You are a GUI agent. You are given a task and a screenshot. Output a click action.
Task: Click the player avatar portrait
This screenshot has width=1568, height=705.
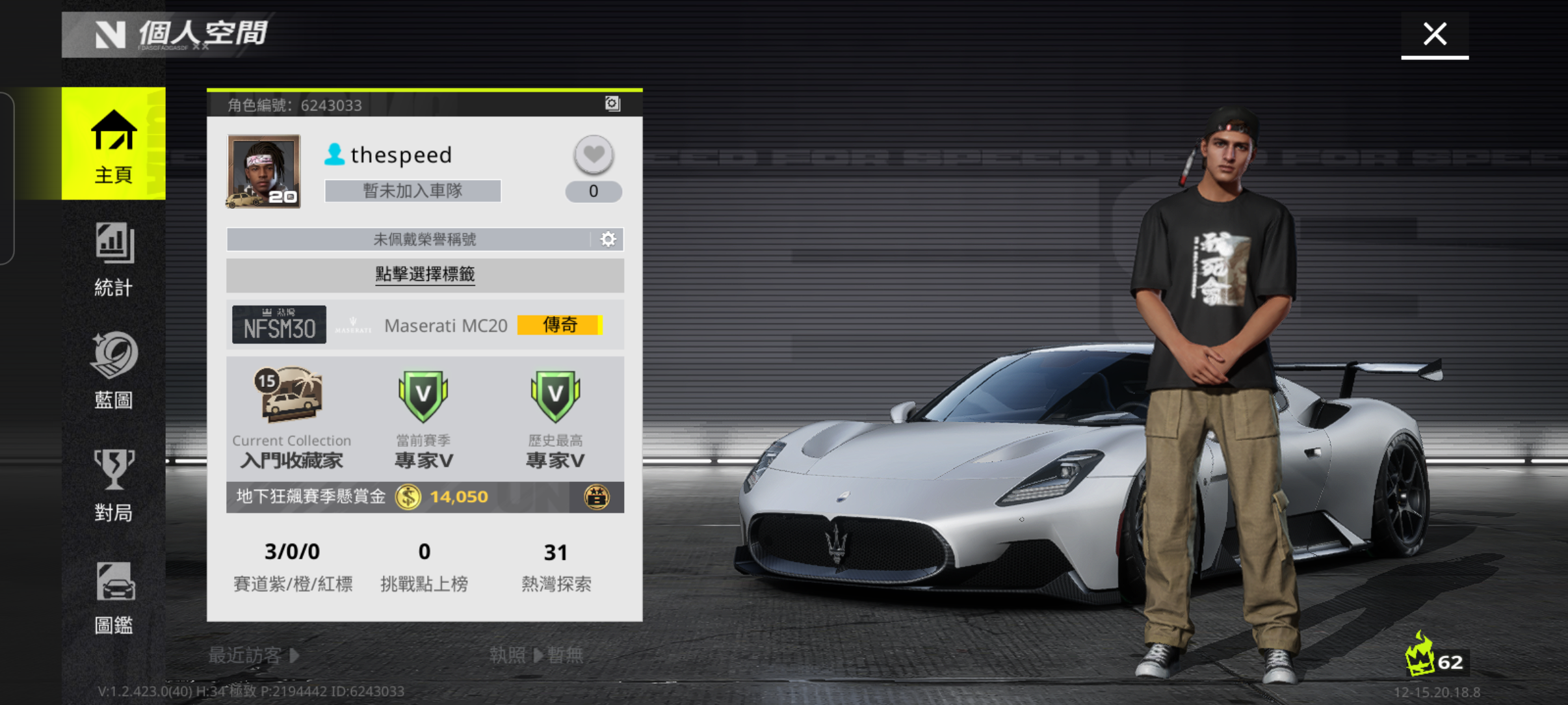263,171
